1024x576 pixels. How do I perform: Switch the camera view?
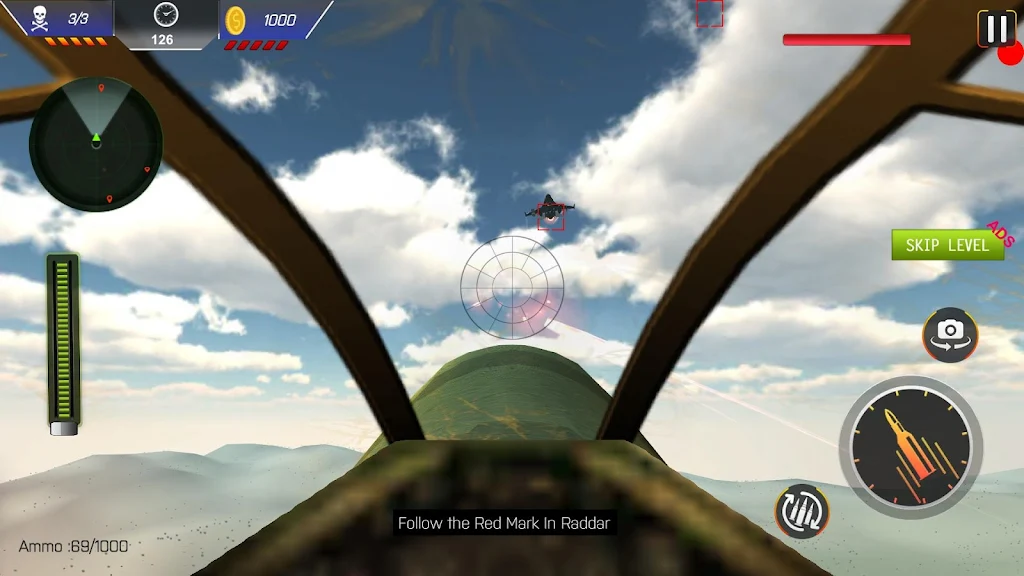click(950, 334)
